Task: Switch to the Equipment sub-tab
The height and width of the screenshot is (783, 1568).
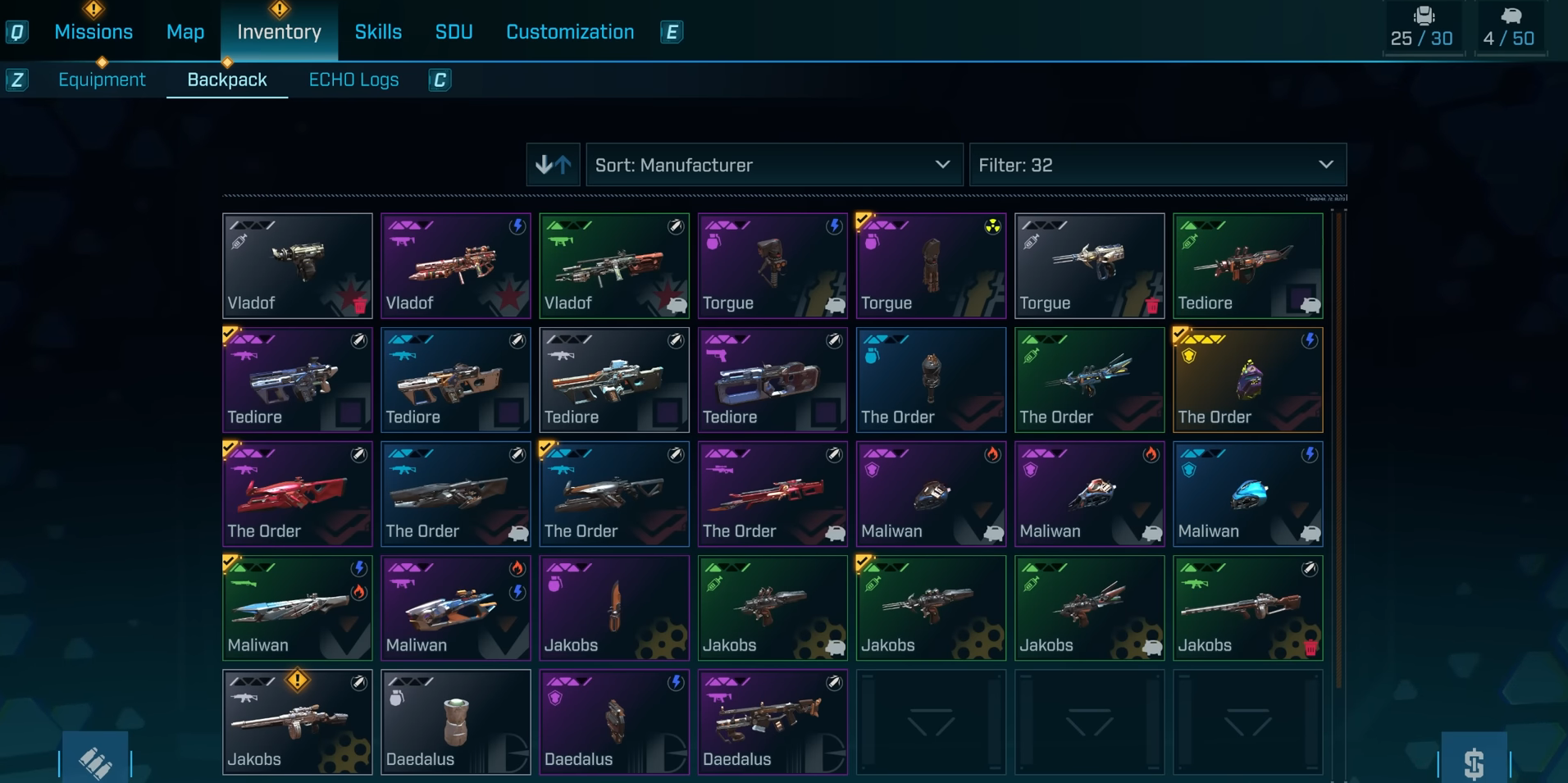Action: tap(102, 80)
